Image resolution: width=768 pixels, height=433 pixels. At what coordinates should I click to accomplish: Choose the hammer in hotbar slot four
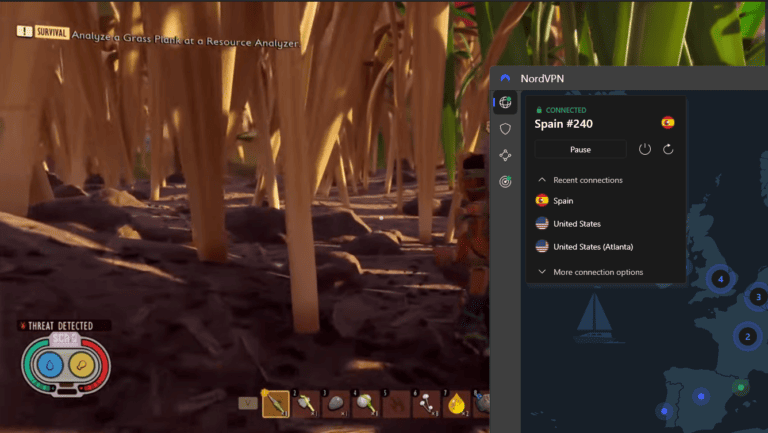coord(366,404)
